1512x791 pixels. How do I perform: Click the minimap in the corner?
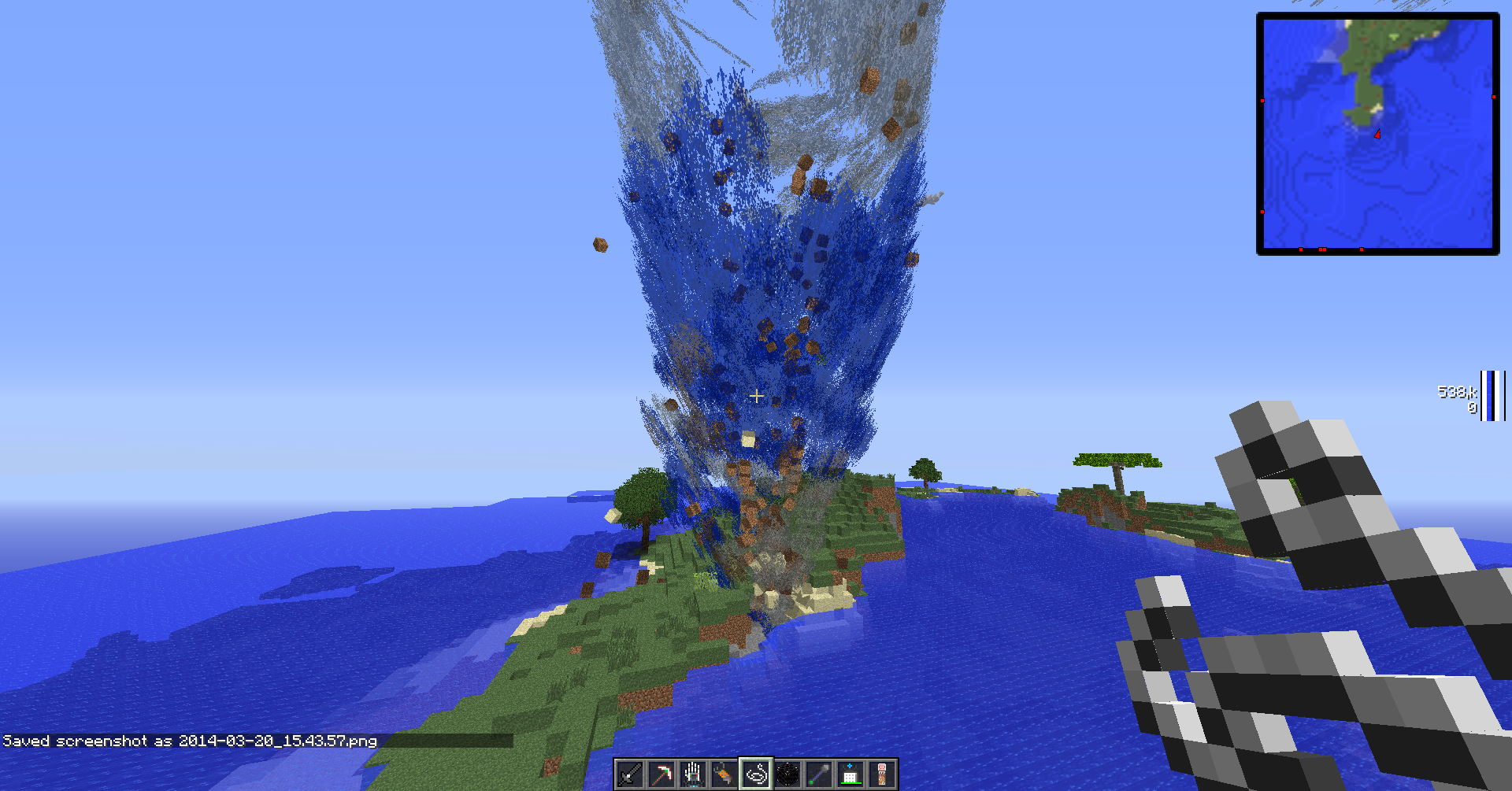coord(1377,134)
